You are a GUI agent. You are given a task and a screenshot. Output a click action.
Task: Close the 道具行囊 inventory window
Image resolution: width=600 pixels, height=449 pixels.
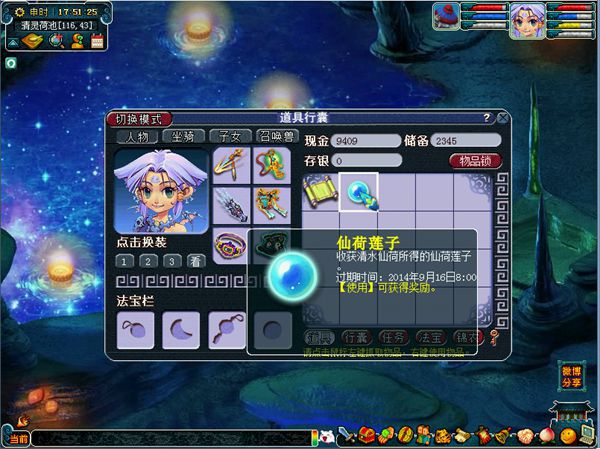(502, 118)
